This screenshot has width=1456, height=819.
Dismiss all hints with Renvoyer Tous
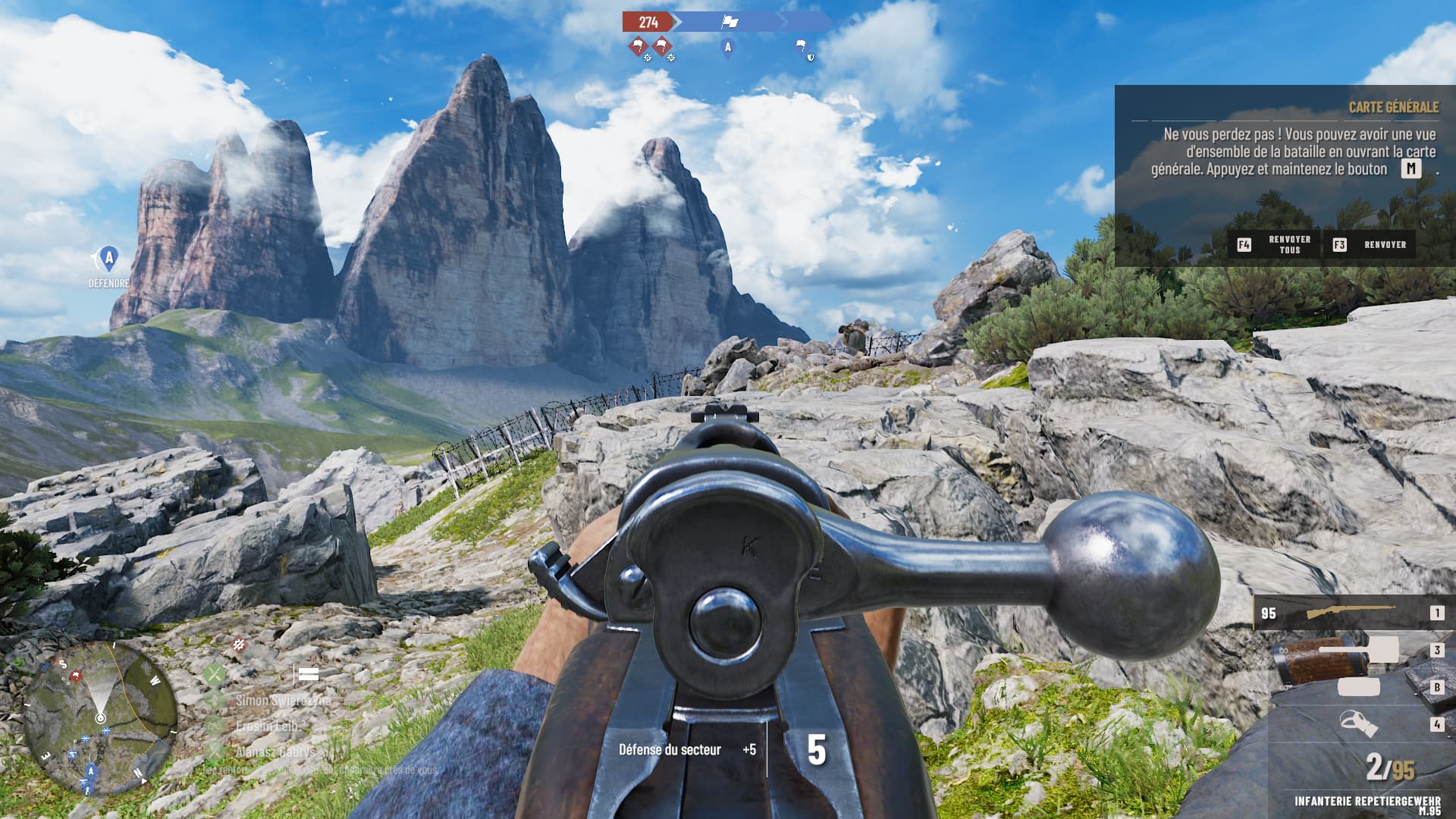click(1275, 245)
